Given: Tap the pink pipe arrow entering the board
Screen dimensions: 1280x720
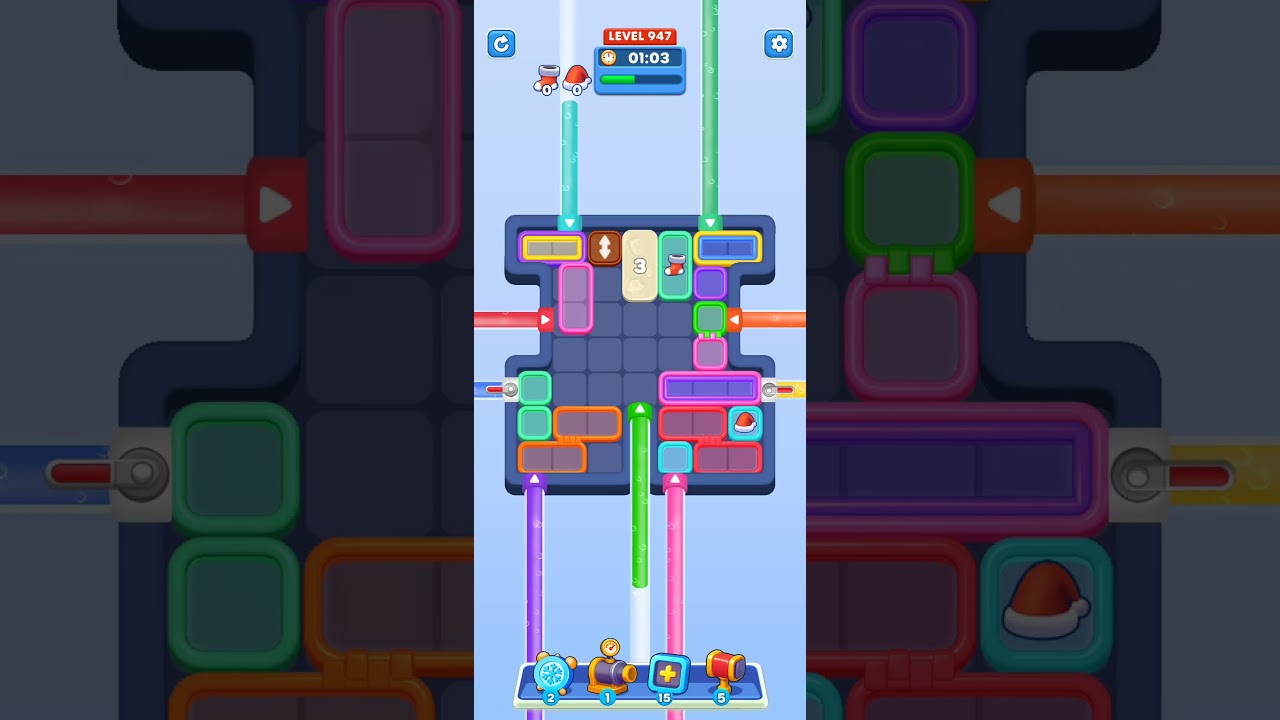Looking at the screenshot, I should click(x=676, y=480).
